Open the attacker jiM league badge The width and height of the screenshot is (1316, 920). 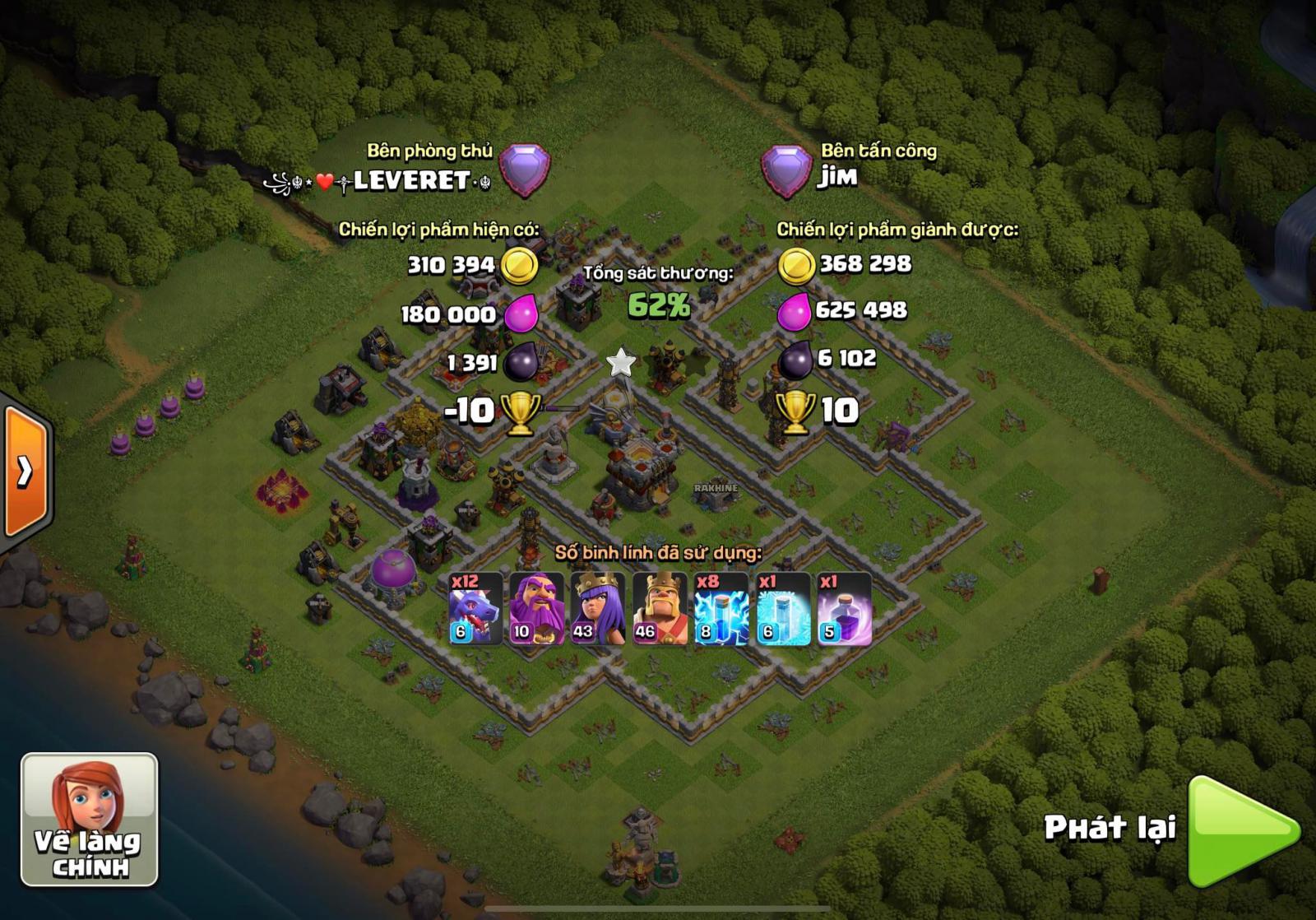click(x=786, y=171)
